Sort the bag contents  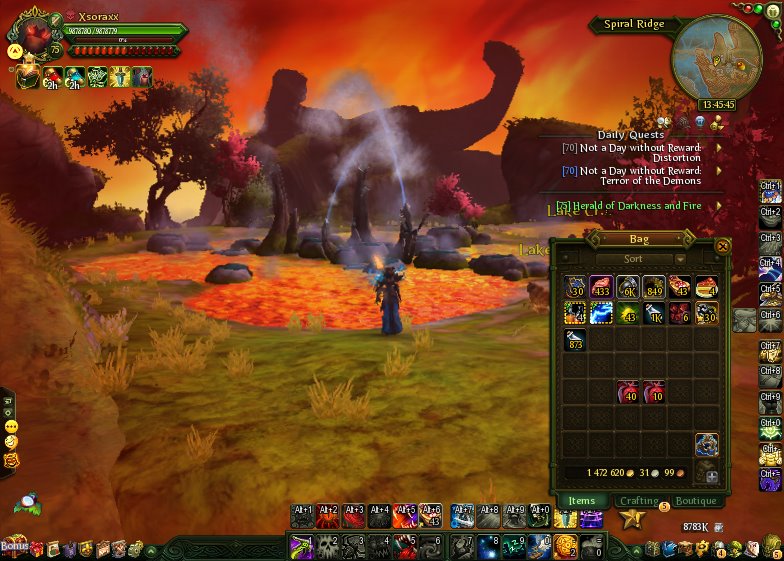click(x=633, y=259)
